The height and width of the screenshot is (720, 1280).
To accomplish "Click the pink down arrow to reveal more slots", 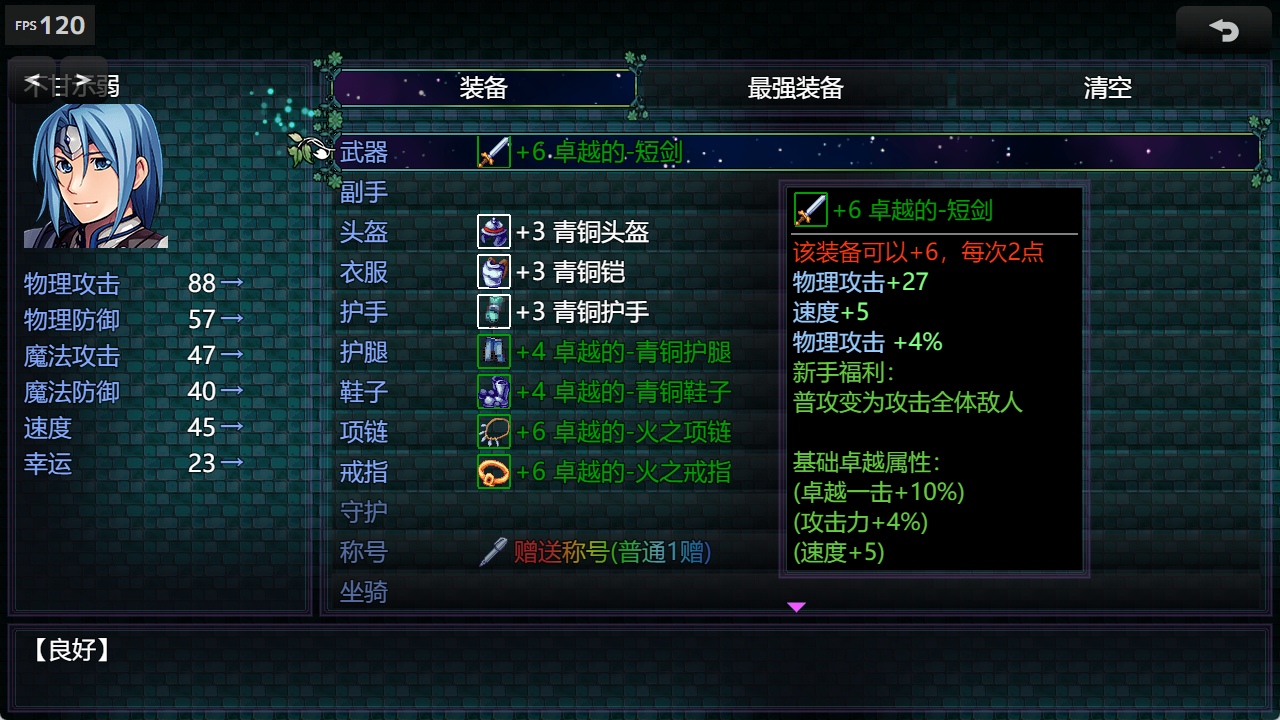I will pyautogui.click(x=796, y=606).
